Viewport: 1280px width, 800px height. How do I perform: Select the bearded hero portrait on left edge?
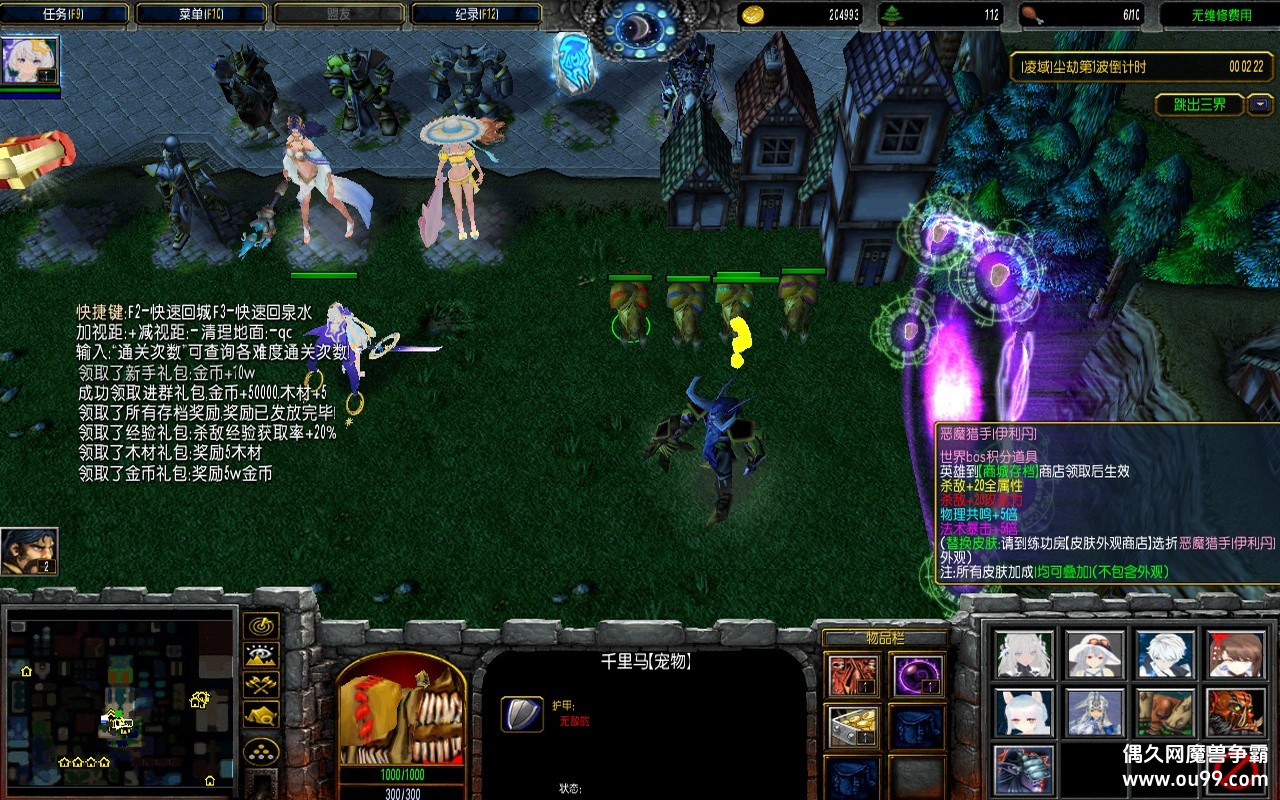pos(29,552)
